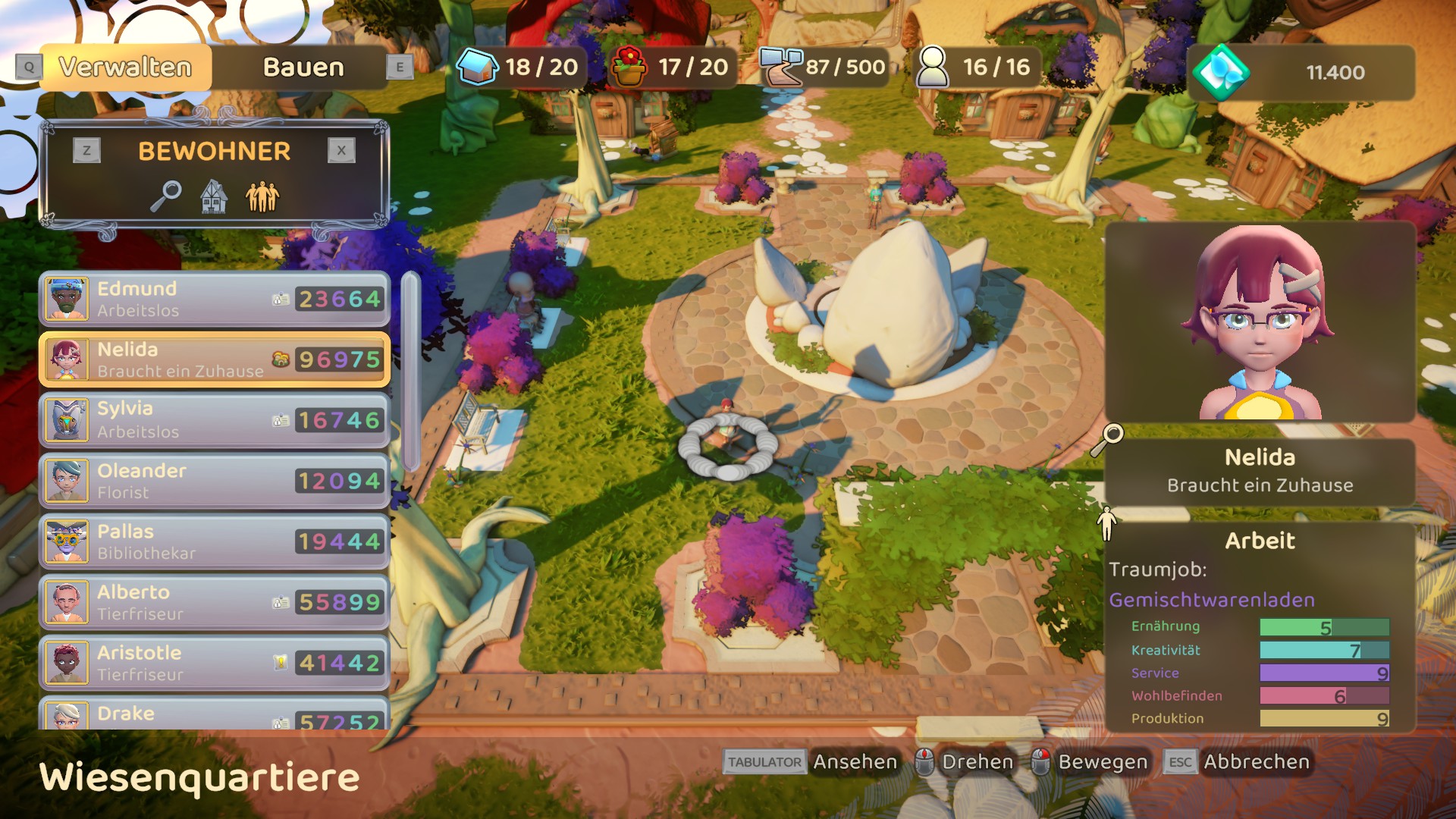This screenshot has width=1456, height=819.
Task: Pick Nelida's row in the resident list
Action: [214, 359]
